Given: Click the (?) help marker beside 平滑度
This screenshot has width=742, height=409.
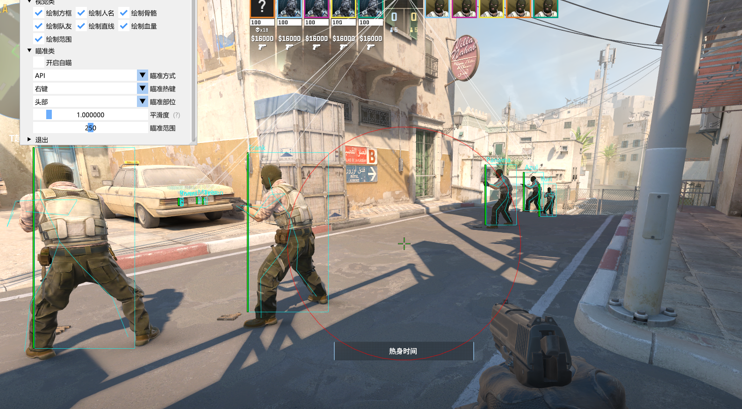Looking at the screenshot, I should click(177, 115).
